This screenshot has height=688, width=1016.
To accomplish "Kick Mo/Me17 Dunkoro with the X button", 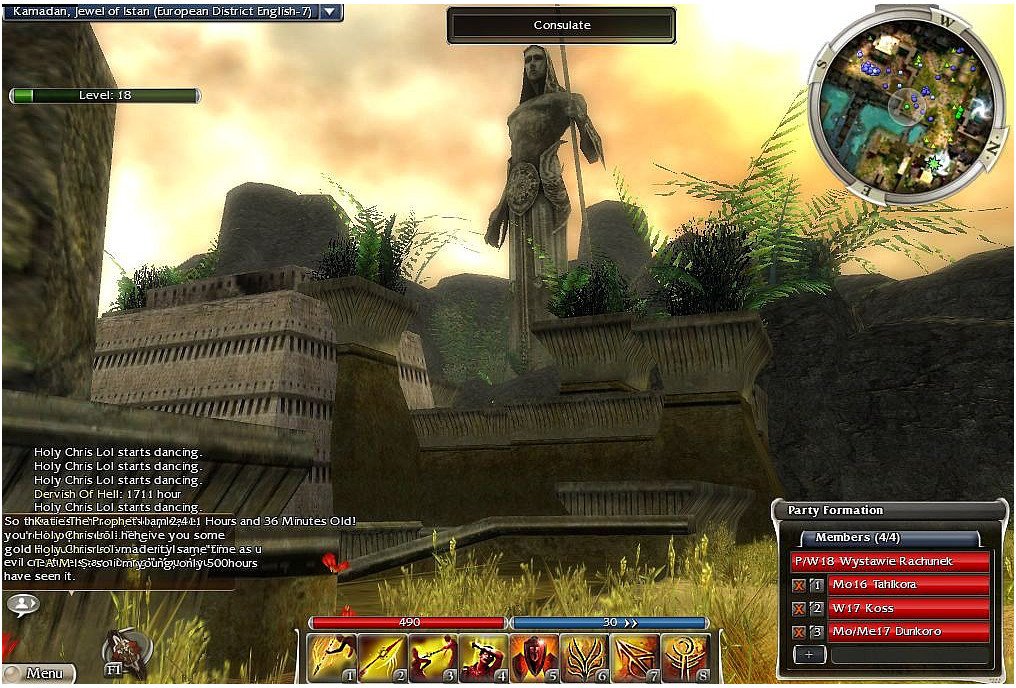I will coord(799,631).
